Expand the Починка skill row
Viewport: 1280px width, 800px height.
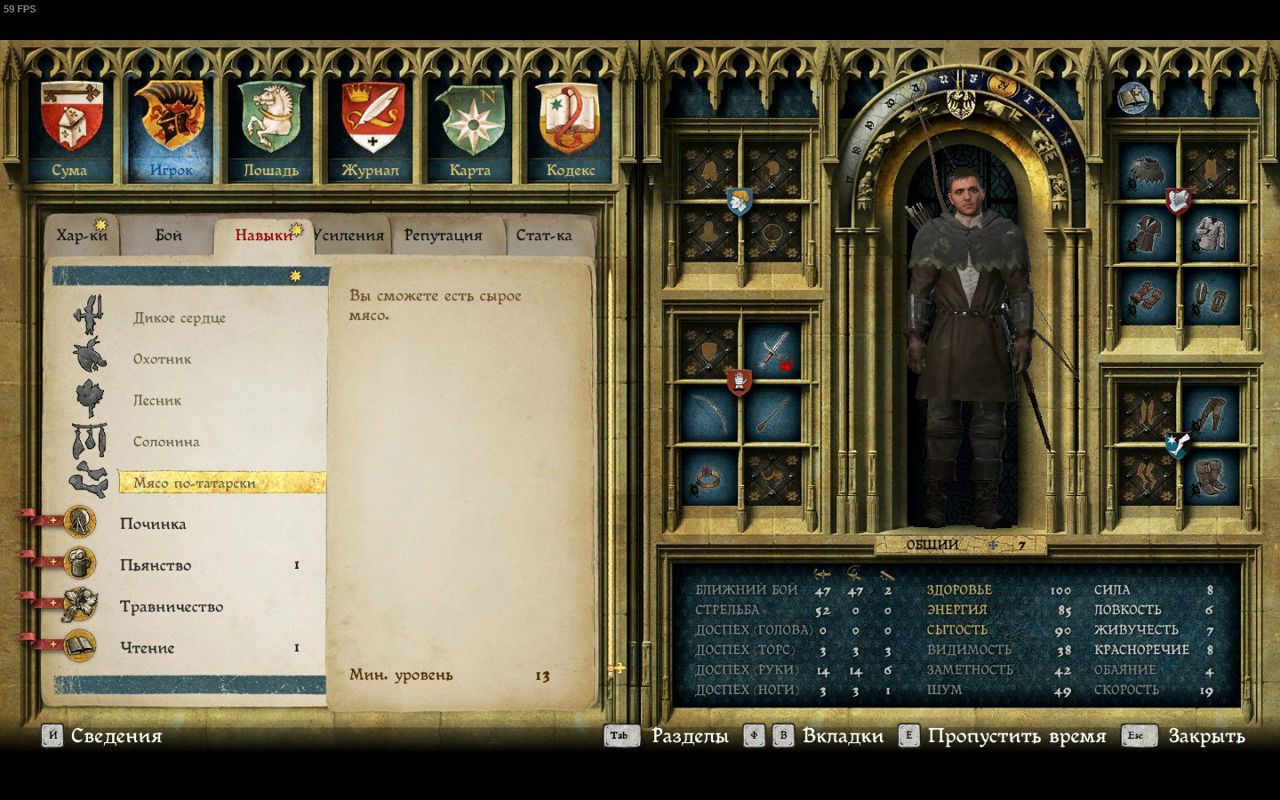(x=153, y=524)
